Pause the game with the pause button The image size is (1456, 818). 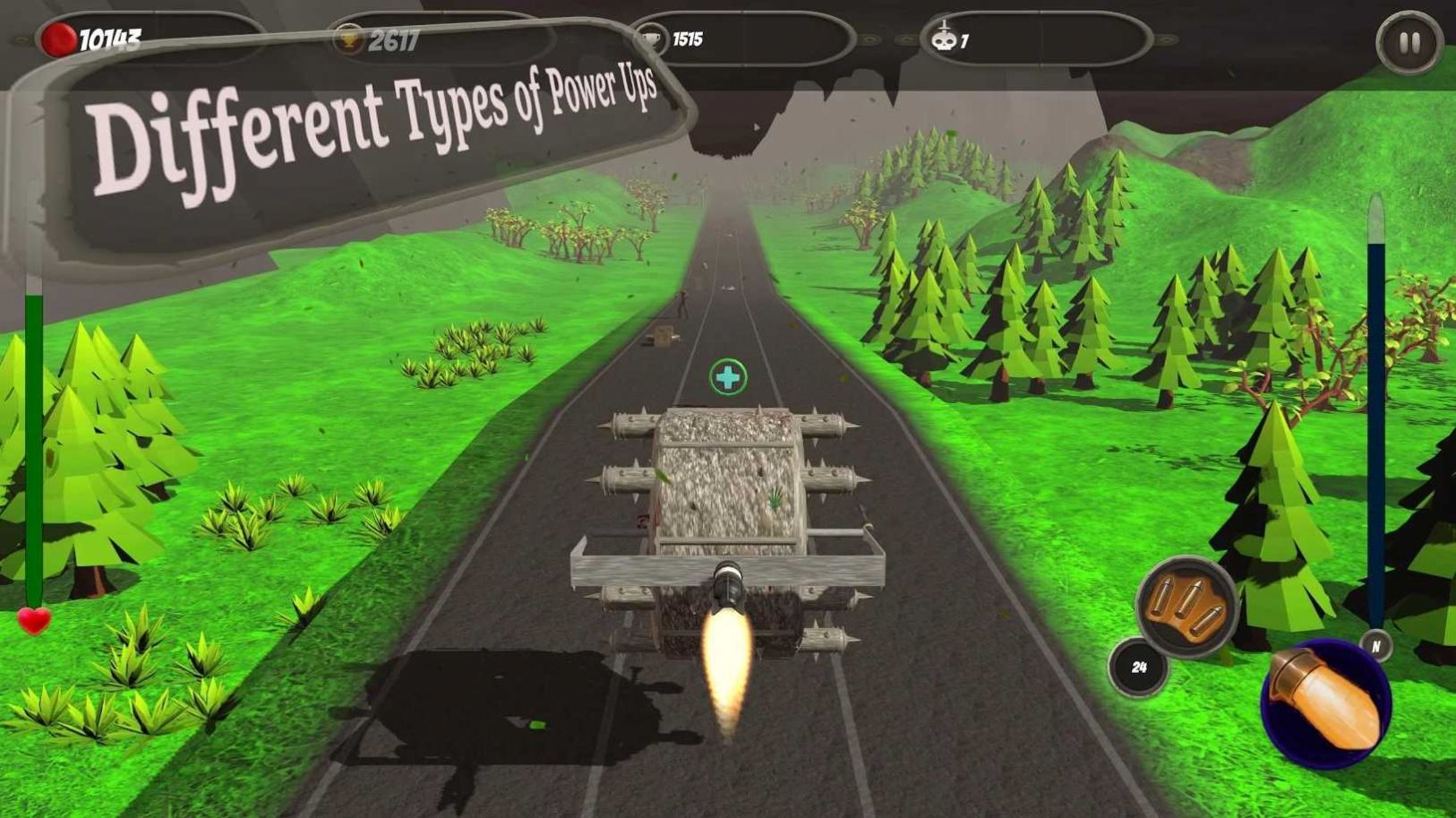click(x=1409, y=42)
